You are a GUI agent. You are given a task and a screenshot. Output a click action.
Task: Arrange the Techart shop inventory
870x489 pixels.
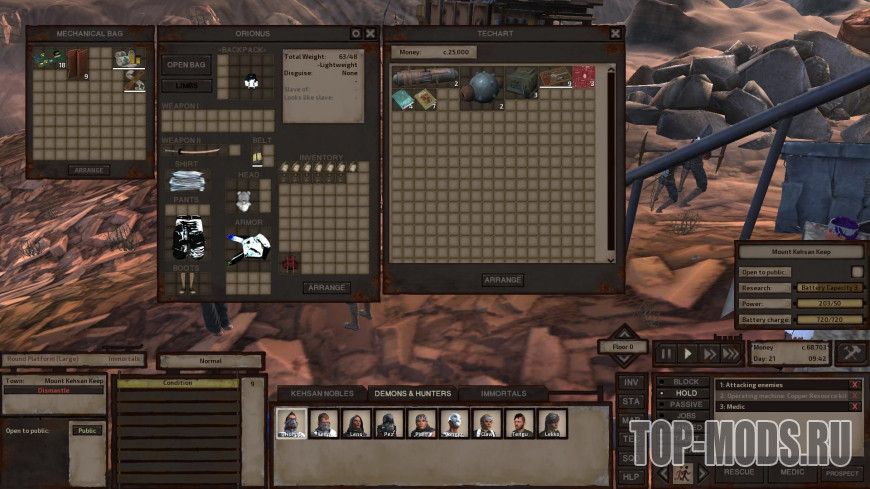pos(503,280)
